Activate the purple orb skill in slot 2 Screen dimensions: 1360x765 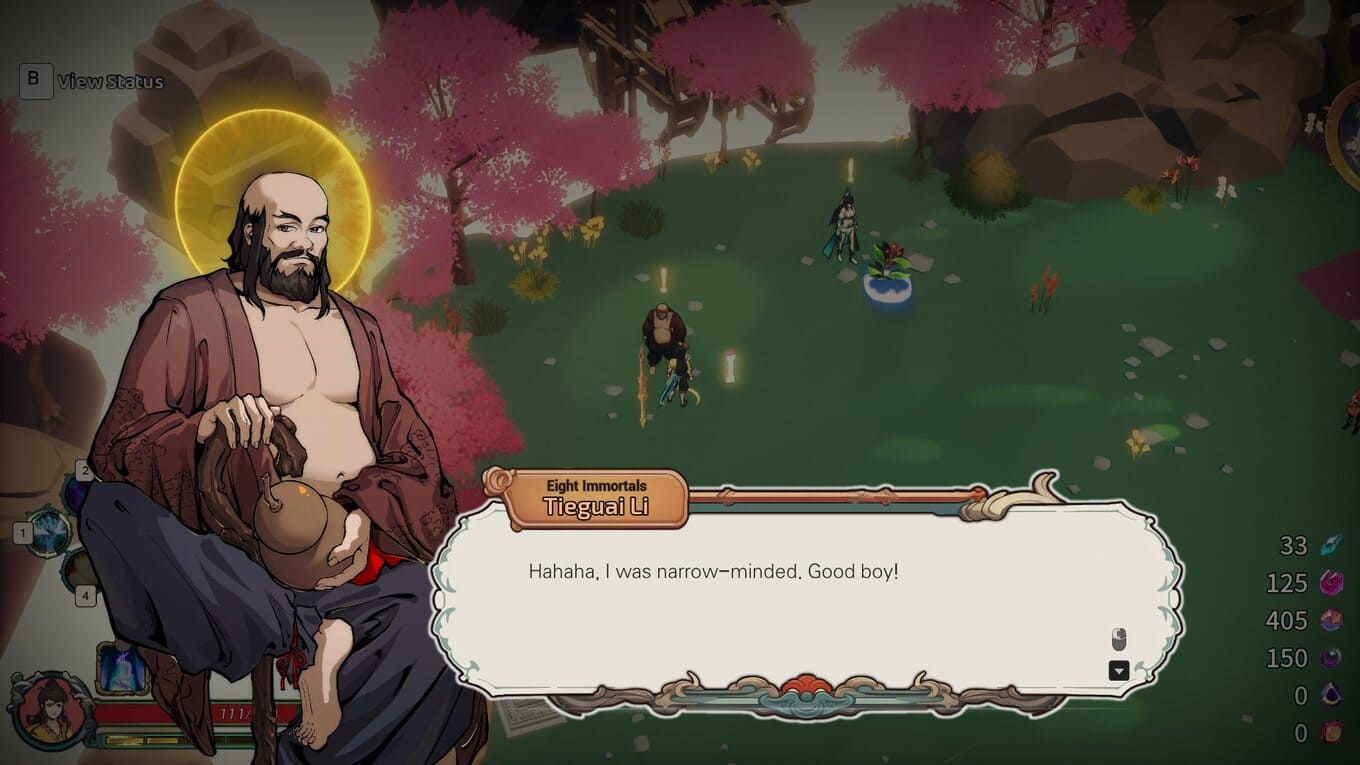pos(75,492)
